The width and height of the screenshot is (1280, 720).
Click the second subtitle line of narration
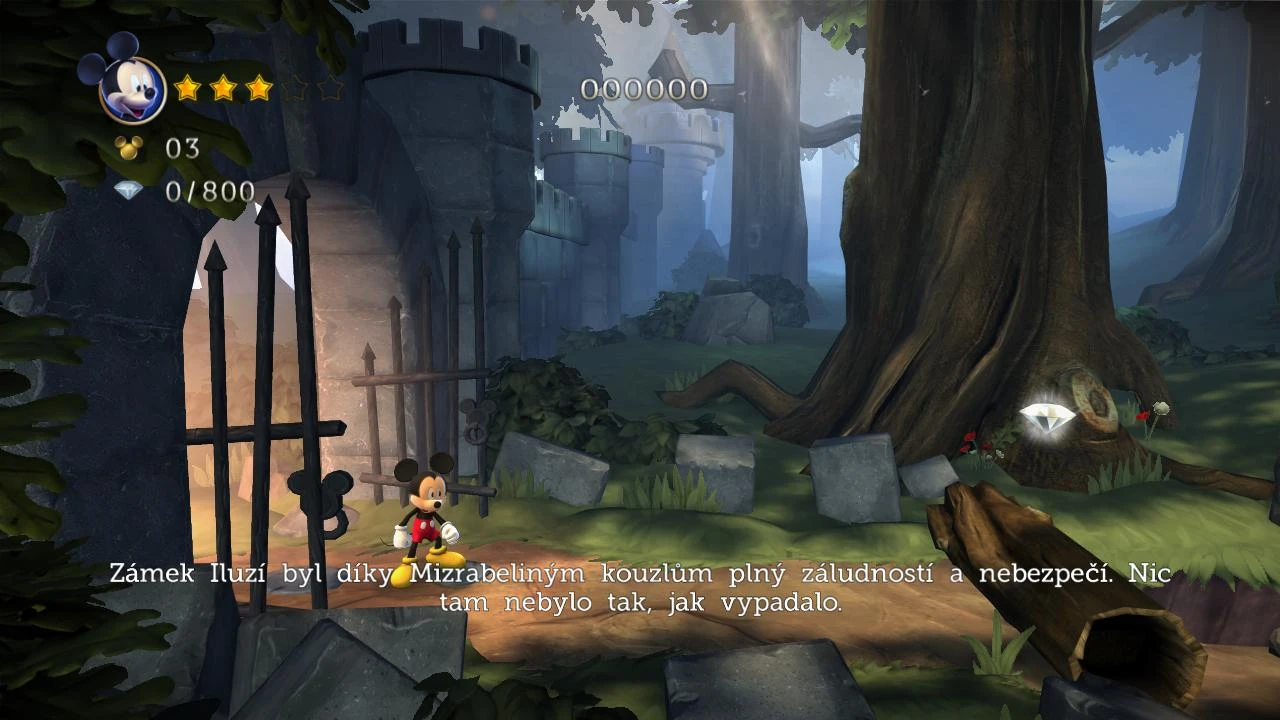(640, 603)
